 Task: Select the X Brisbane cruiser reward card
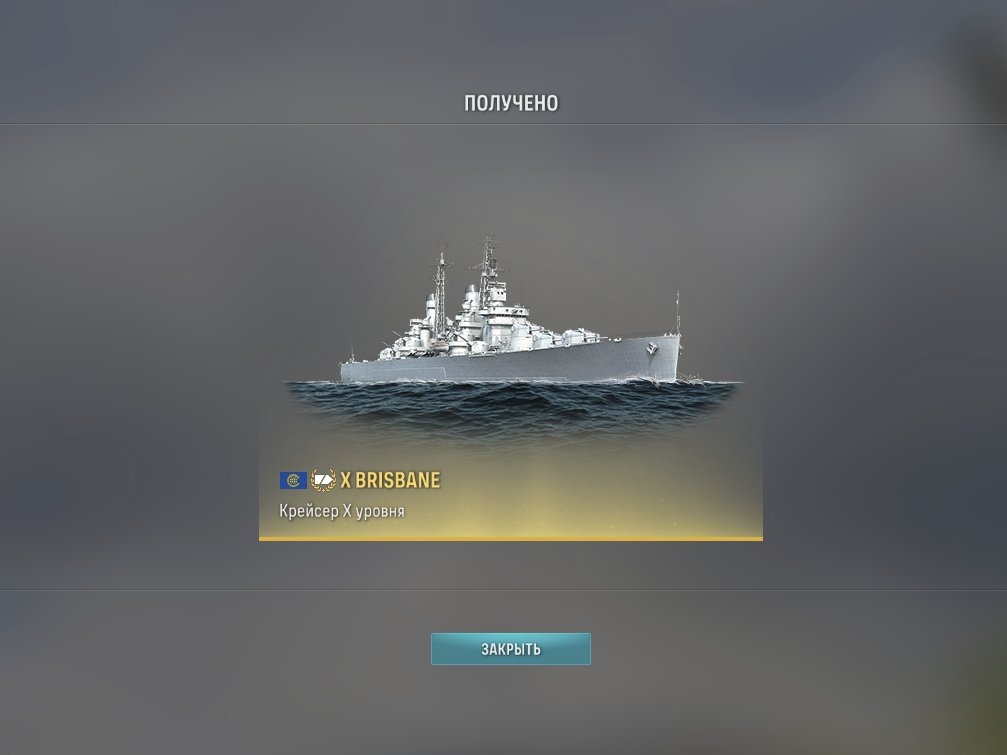(x=510, y=390)
